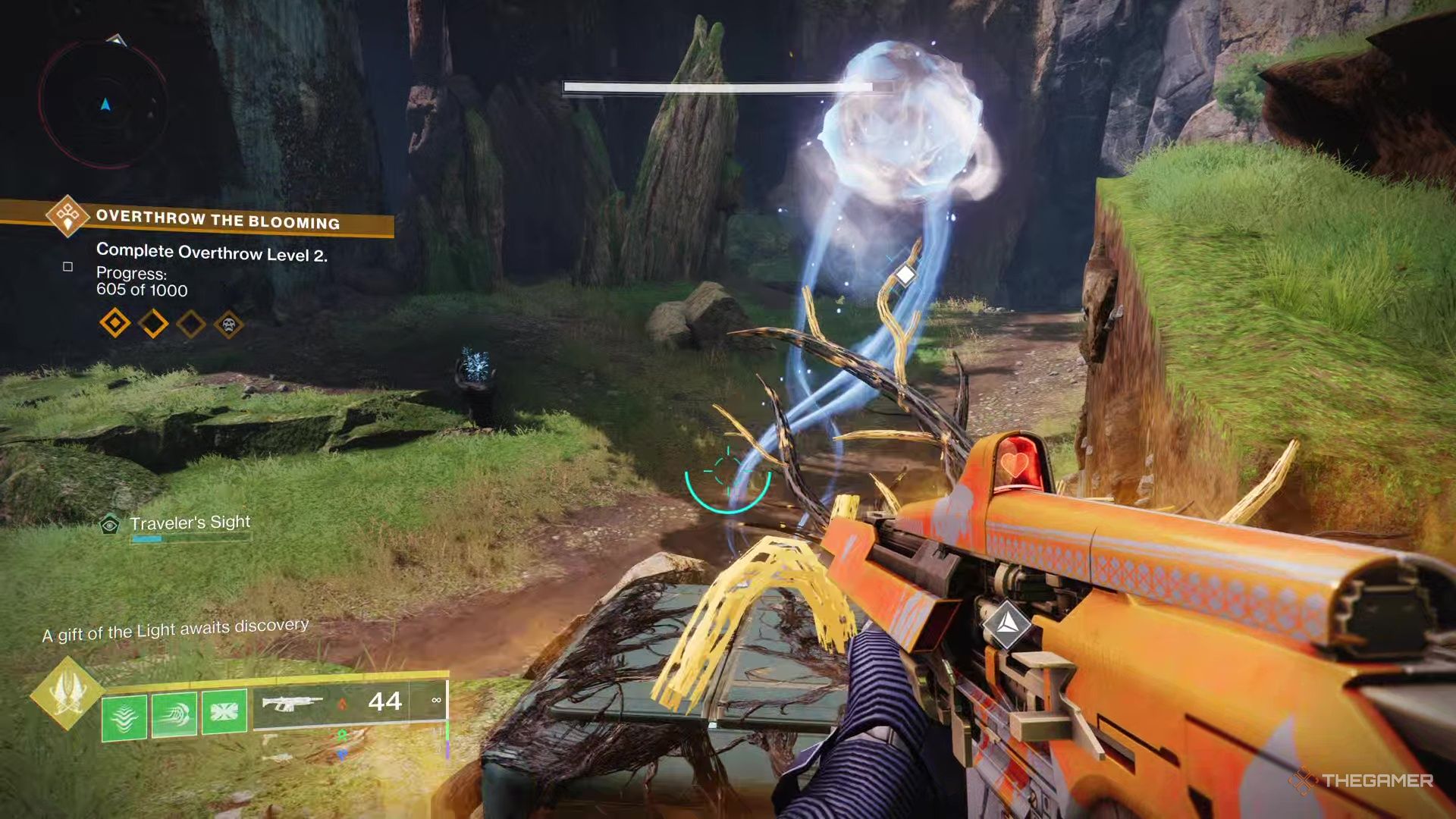Select the Overthrow the Blooming quest banner icon
Screen dimensions: 1456x819
tap(68, 218)
